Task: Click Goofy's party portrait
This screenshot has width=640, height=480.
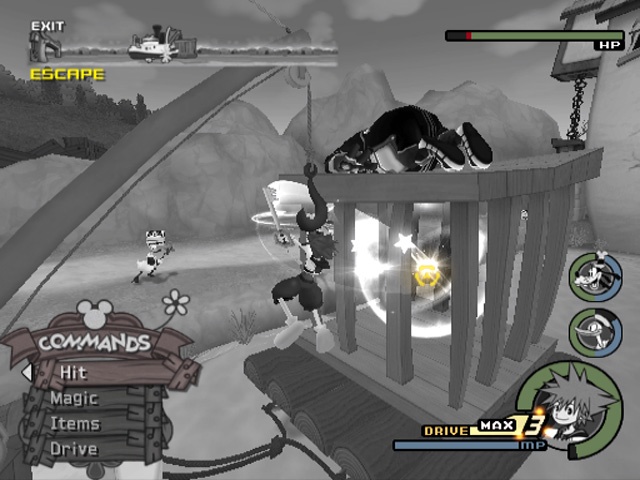Action: (590, 277)
